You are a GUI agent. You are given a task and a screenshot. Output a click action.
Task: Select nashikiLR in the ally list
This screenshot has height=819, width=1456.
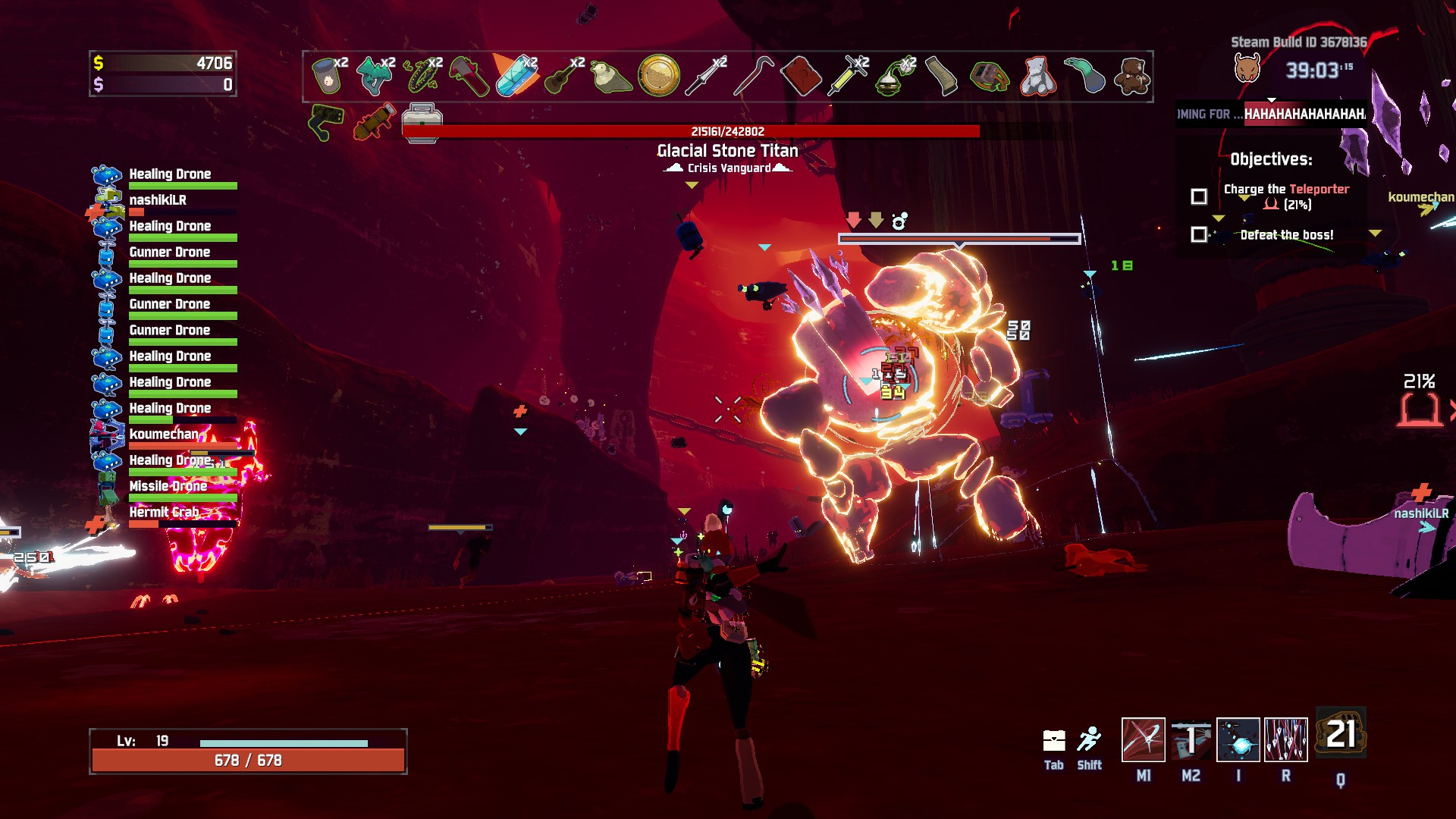click(158, 200)
